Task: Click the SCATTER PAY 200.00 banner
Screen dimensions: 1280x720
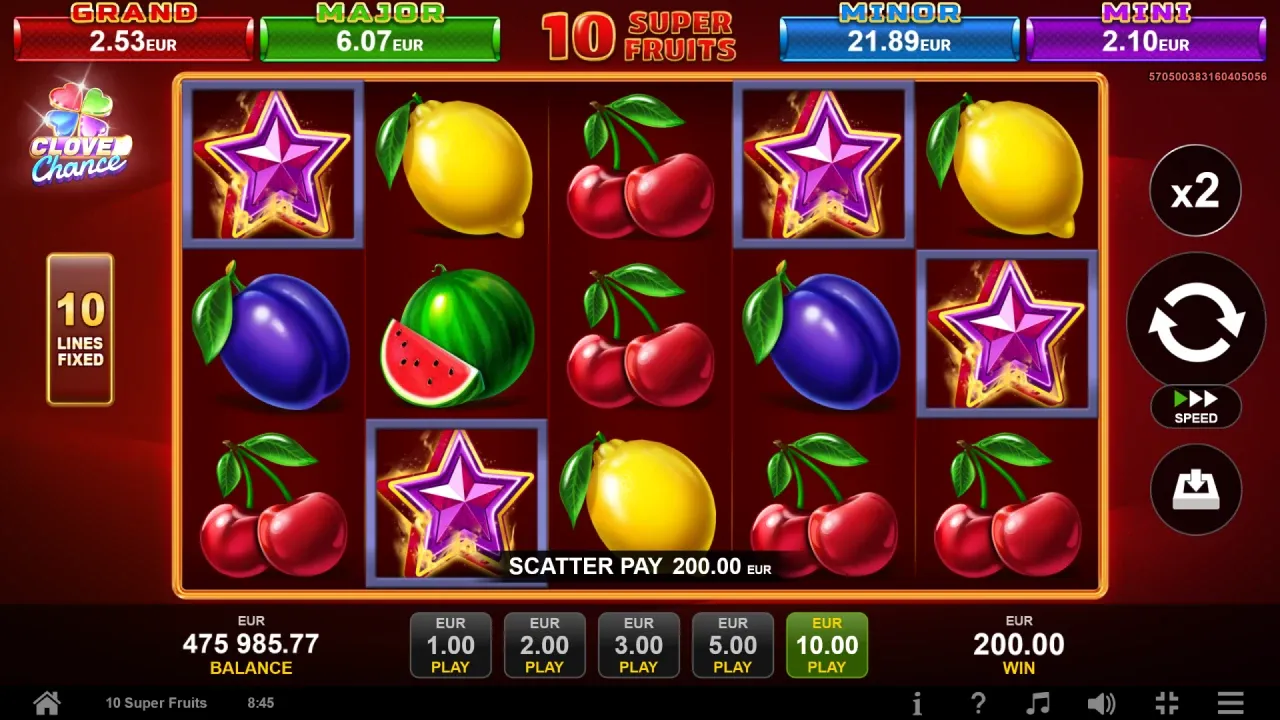Action: [640, 566]
